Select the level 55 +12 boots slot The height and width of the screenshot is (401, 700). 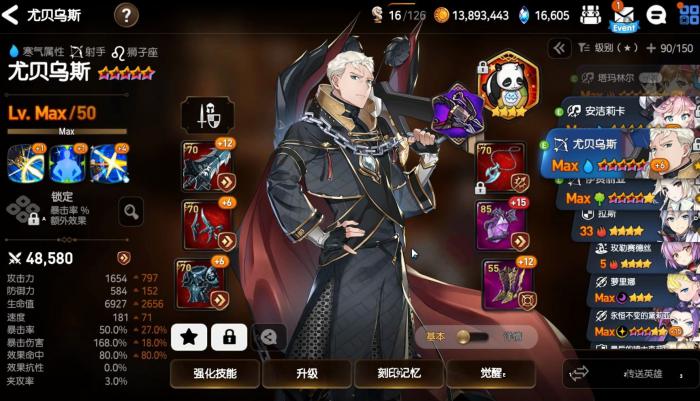(x=503, y=283)
